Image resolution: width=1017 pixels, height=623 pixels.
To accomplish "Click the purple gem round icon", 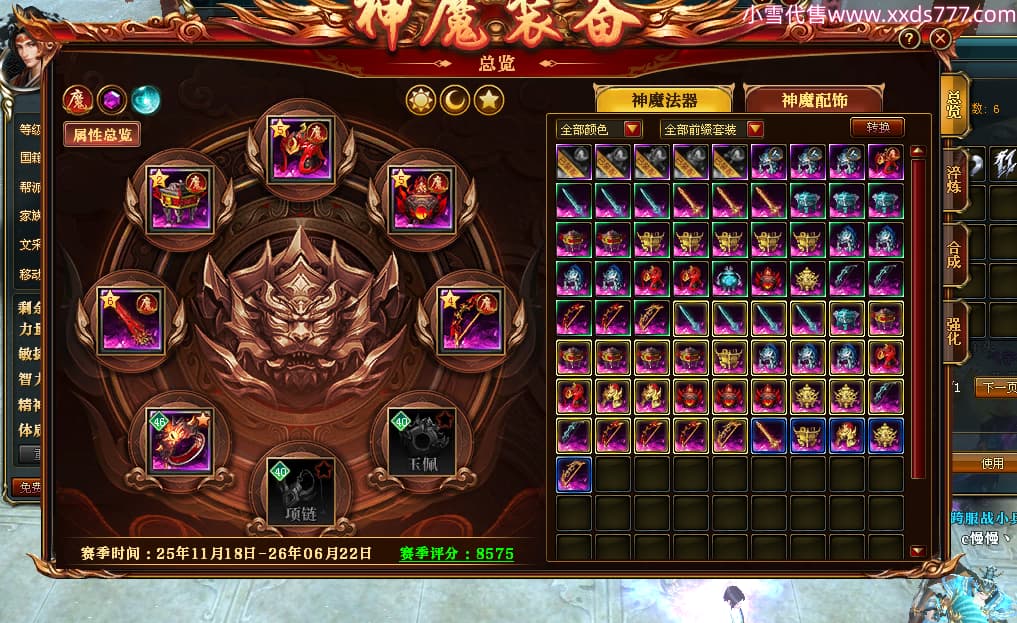I will coord(112,99).
